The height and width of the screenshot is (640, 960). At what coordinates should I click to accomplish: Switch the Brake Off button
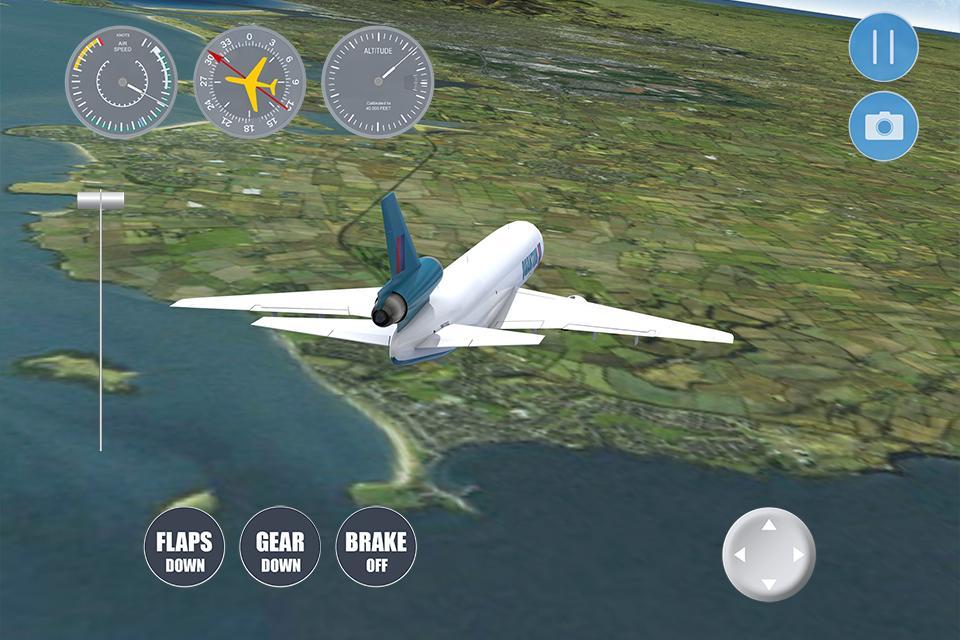(x=376, y=547)
